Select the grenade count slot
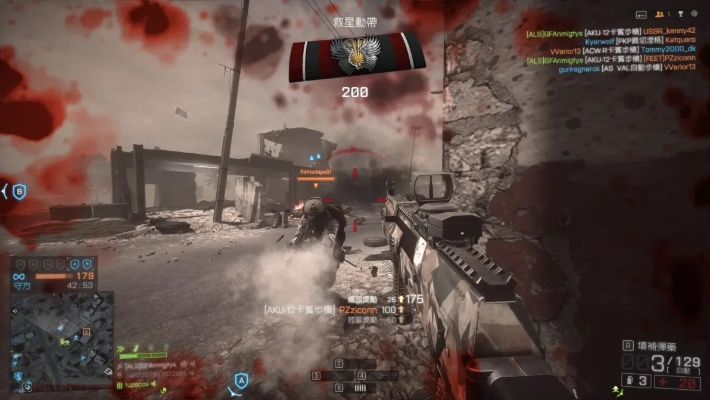This screenshot has height=400, width=710. coord(635,380)
